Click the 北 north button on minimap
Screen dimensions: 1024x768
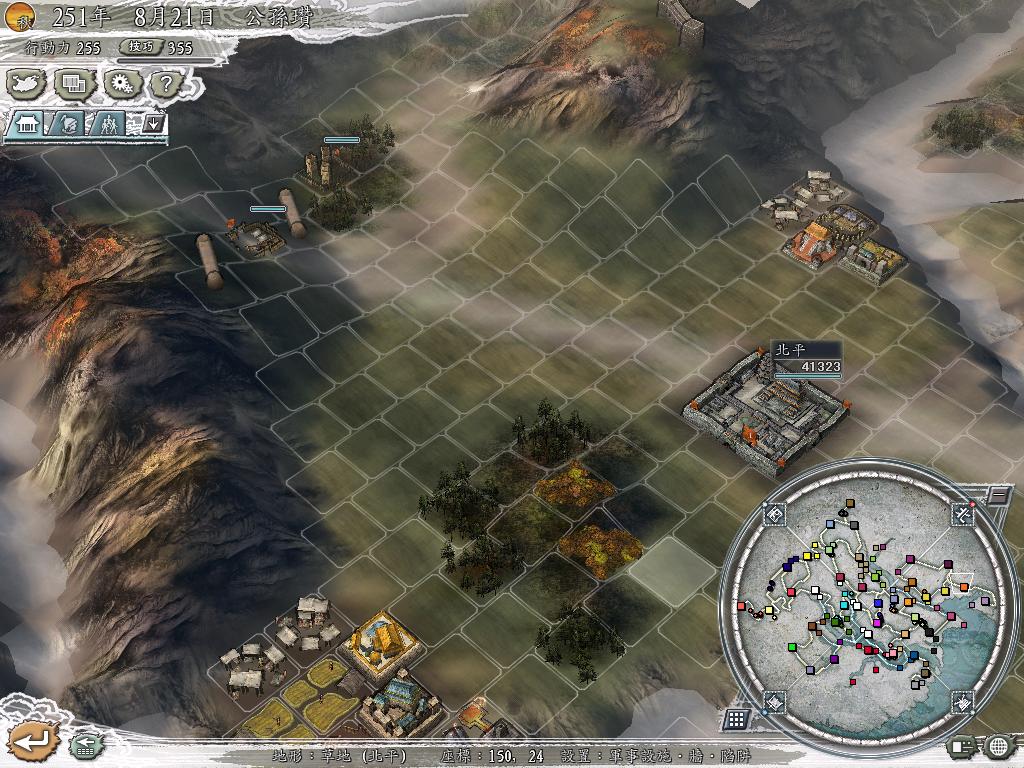point(962,513)
